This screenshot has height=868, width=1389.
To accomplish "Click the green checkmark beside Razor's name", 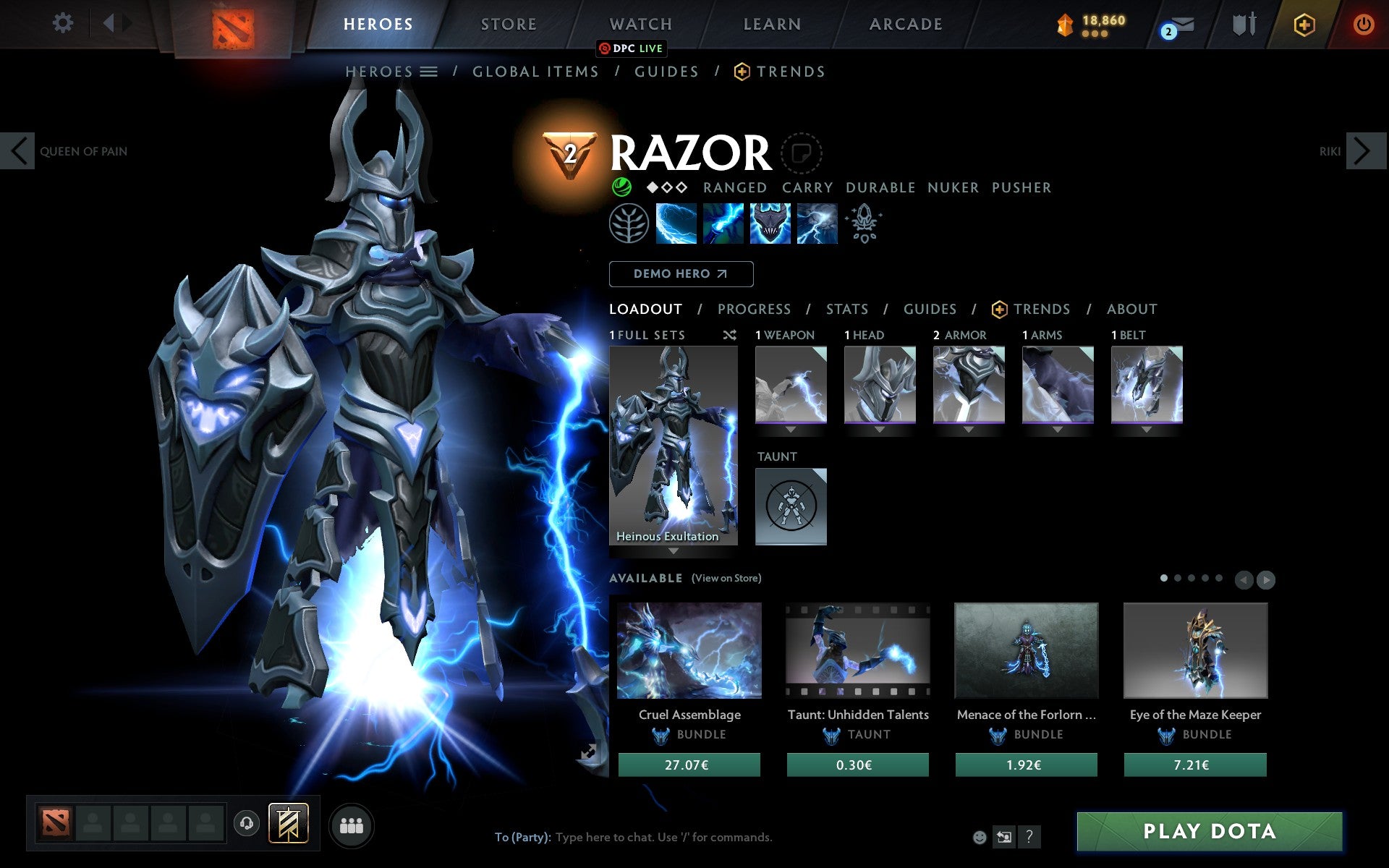I will [621, 187].
